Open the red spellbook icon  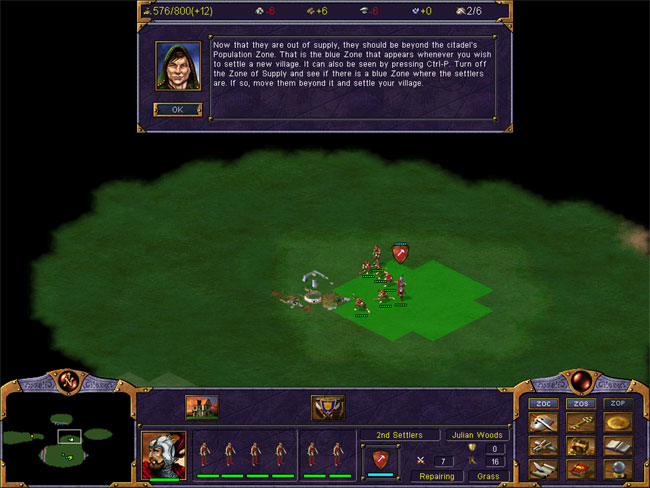click(x=581, y=469)
